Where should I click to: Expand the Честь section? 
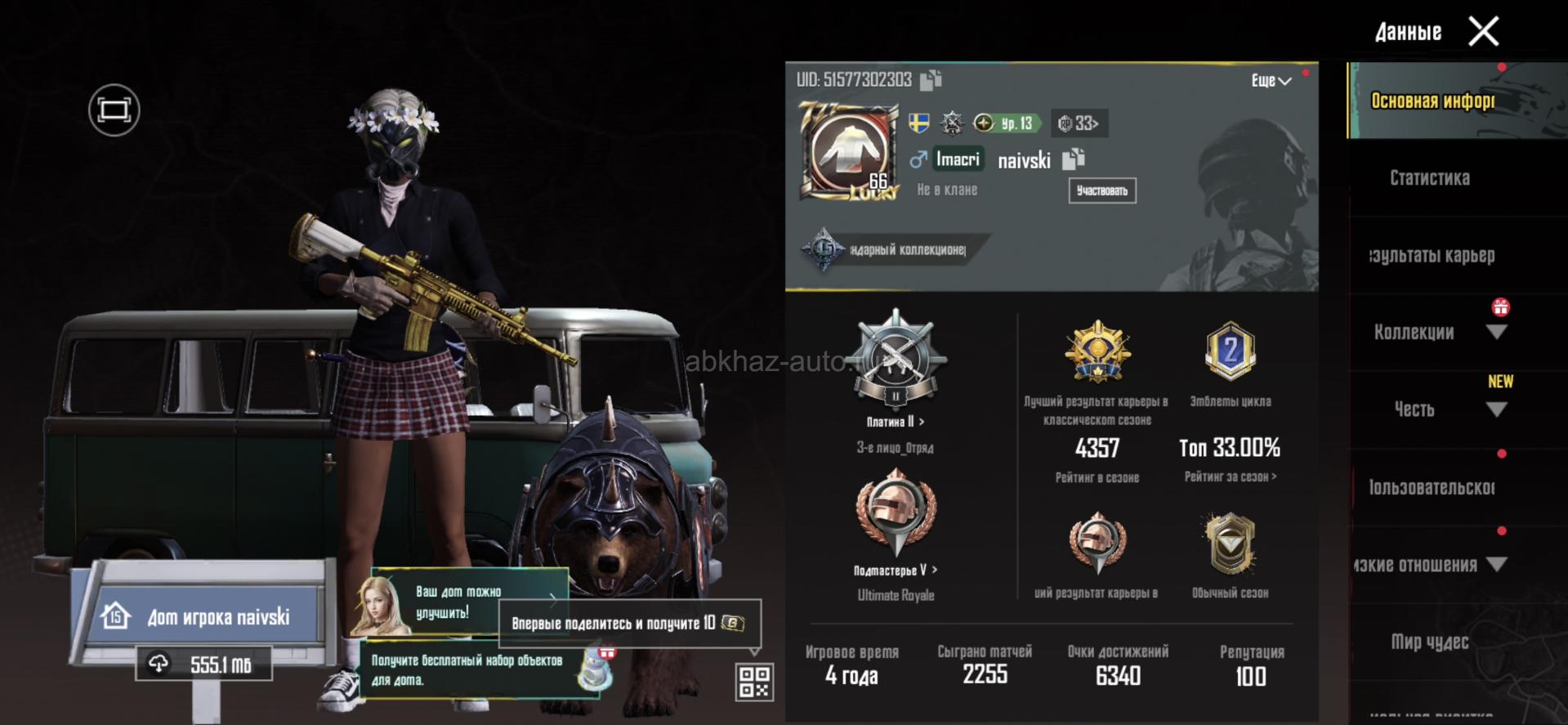[1496, 409]
